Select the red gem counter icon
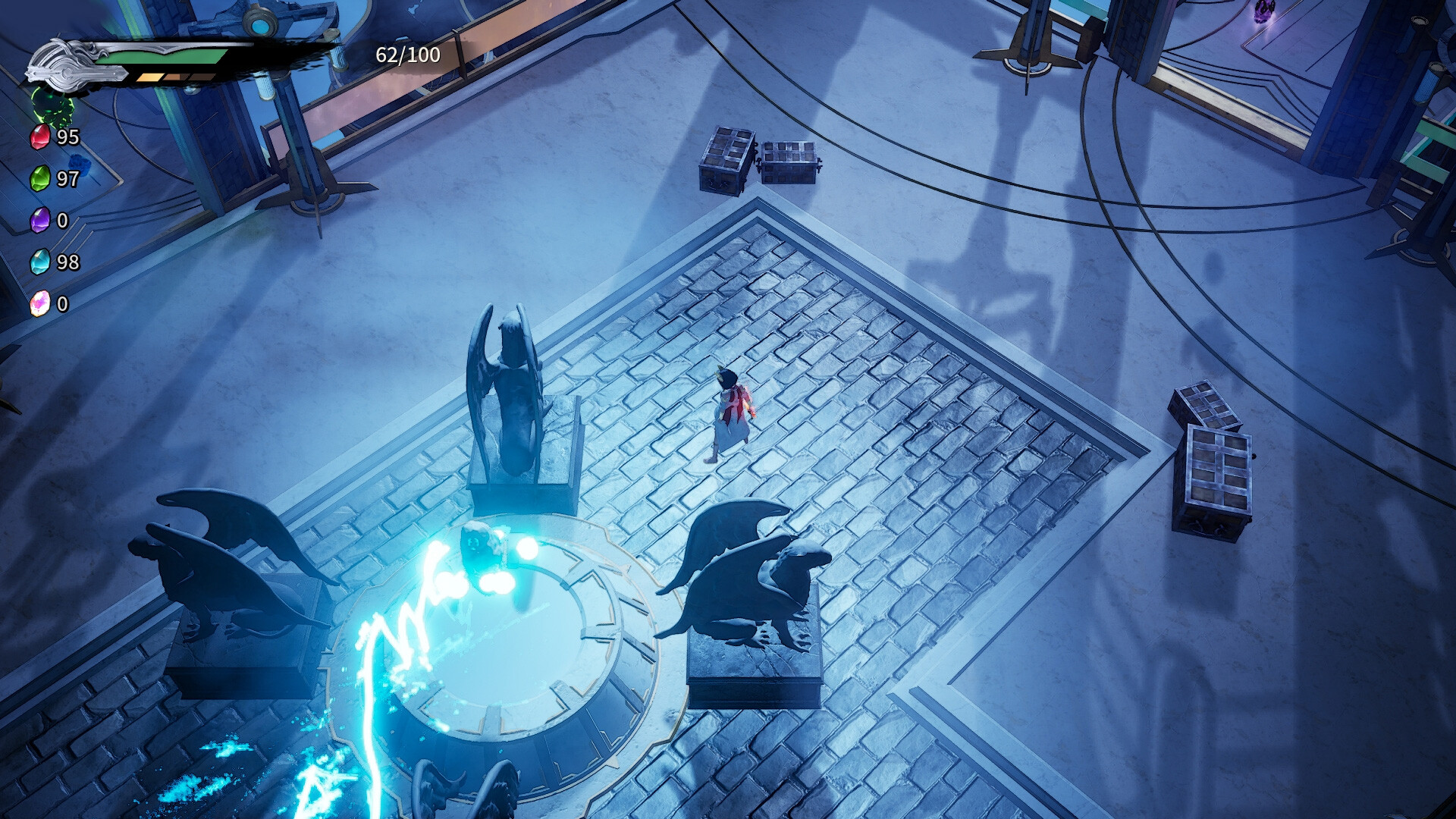1456x819 pixels. click(39, 138)
